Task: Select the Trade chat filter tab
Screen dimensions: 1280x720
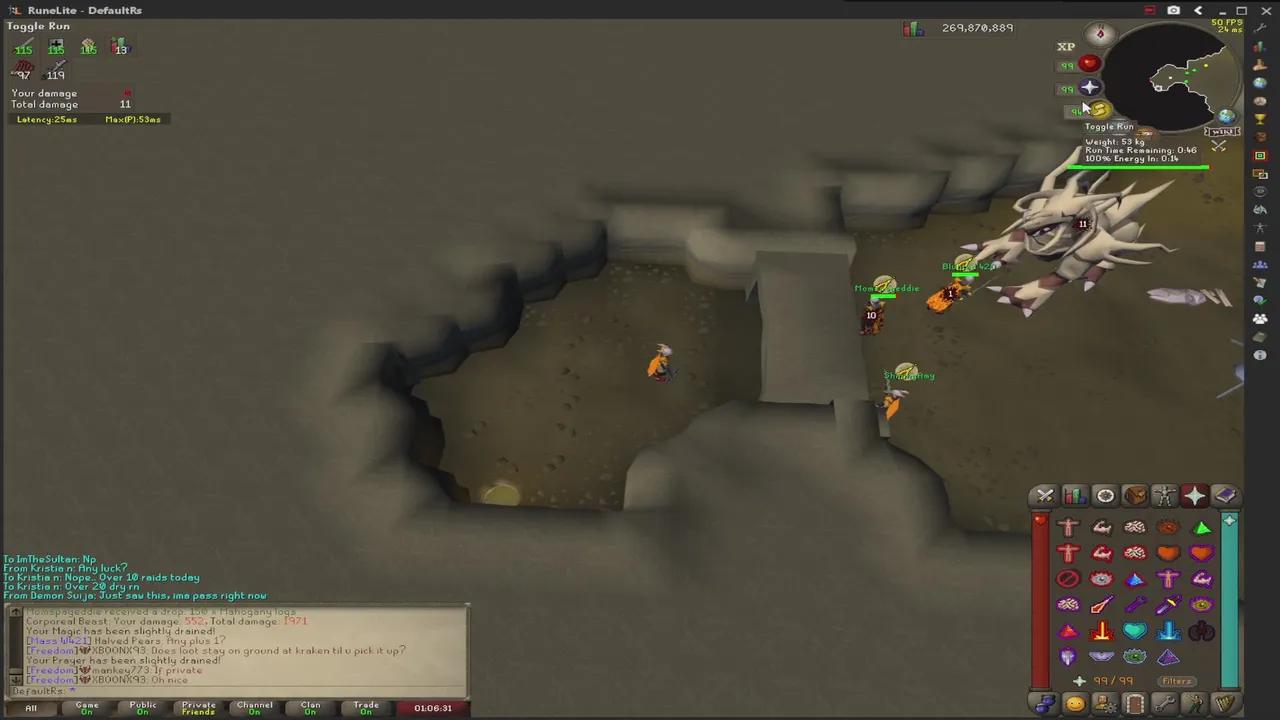Action: tap(366, 708)
